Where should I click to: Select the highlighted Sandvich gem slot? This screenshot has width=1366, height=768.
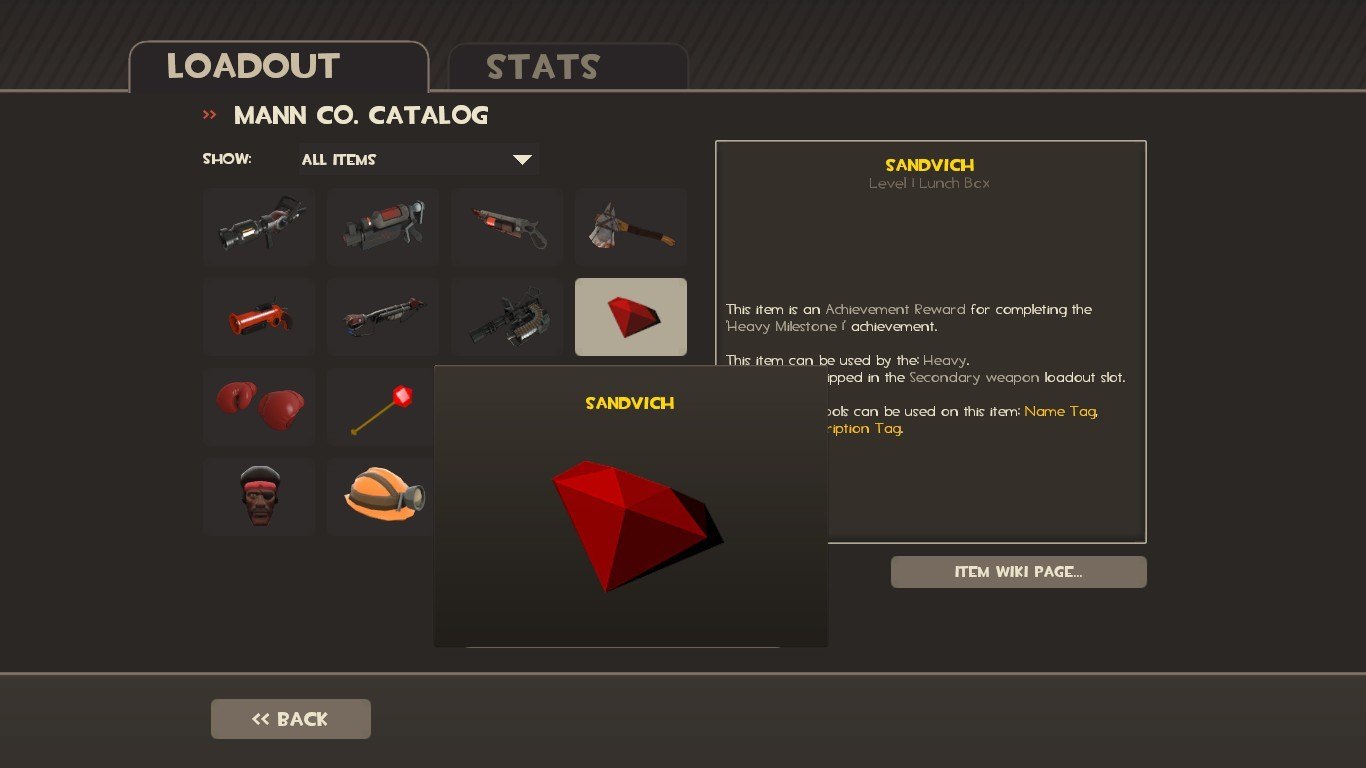point(631,317)
